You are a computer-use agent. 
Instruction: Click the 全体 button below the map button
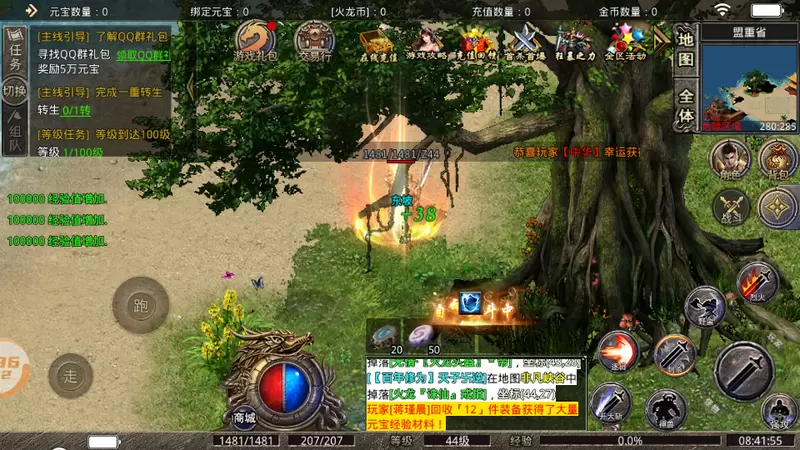686,106
